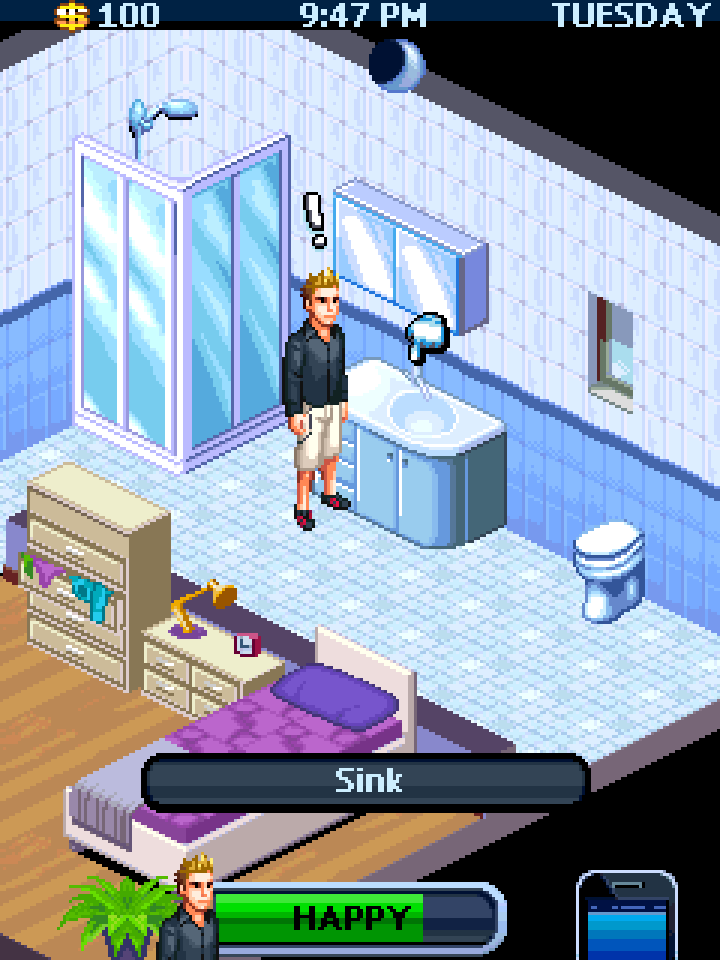Select the Sim portrait beside the mood bar

point(191,910)
